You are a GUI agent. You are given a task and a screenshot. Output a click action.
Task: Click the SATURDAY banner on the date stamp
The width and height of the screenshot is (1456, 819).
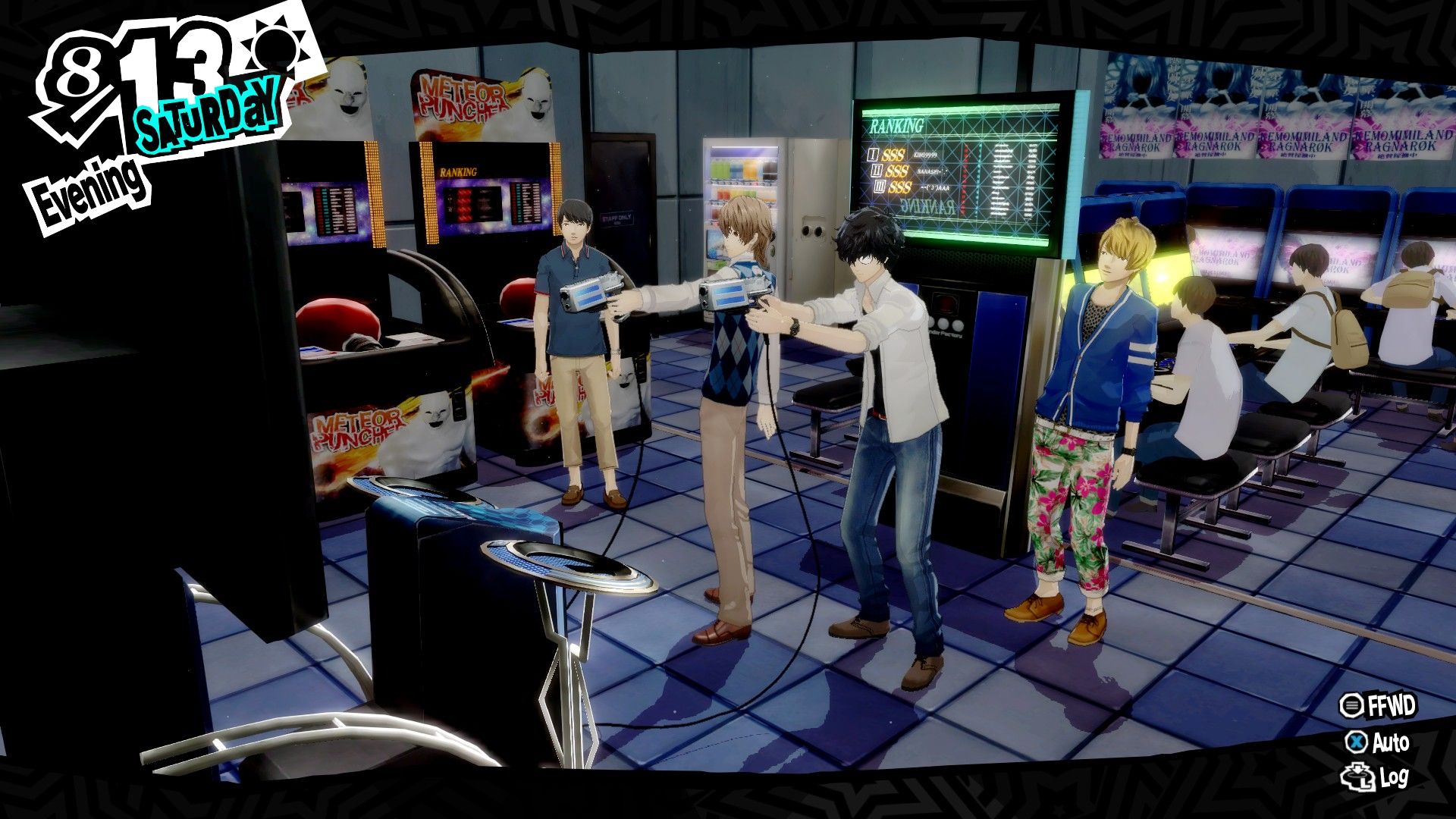pos(206,114)
